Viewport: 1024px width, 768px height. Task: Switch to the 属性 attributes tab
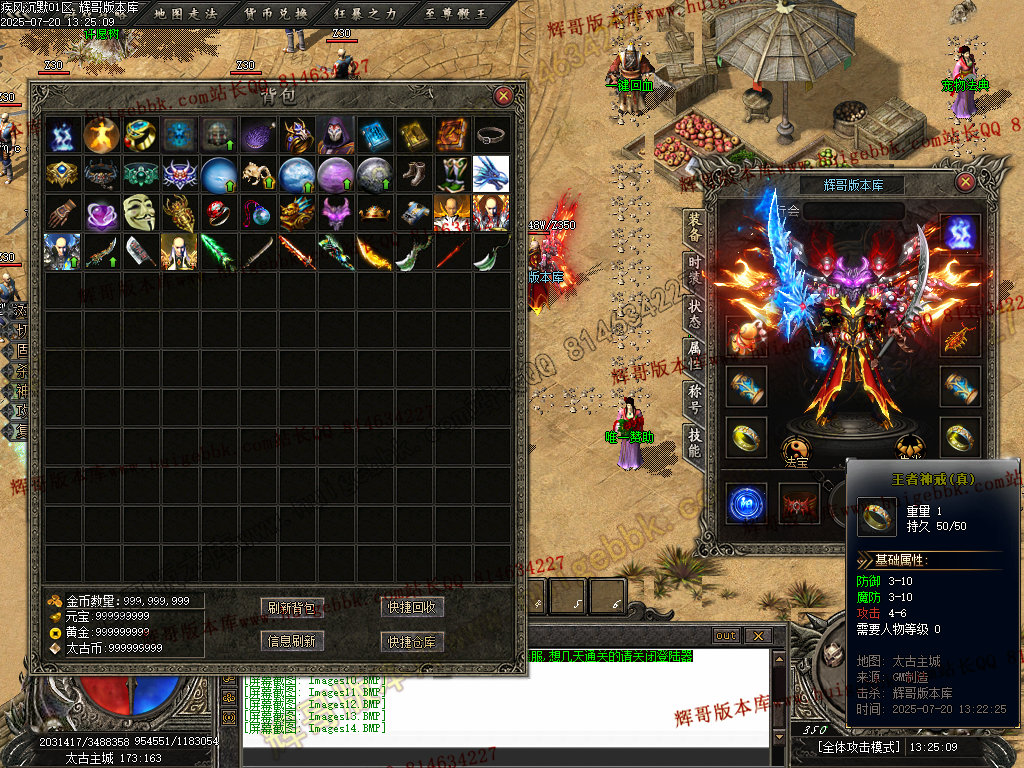(x=694, y=356)
